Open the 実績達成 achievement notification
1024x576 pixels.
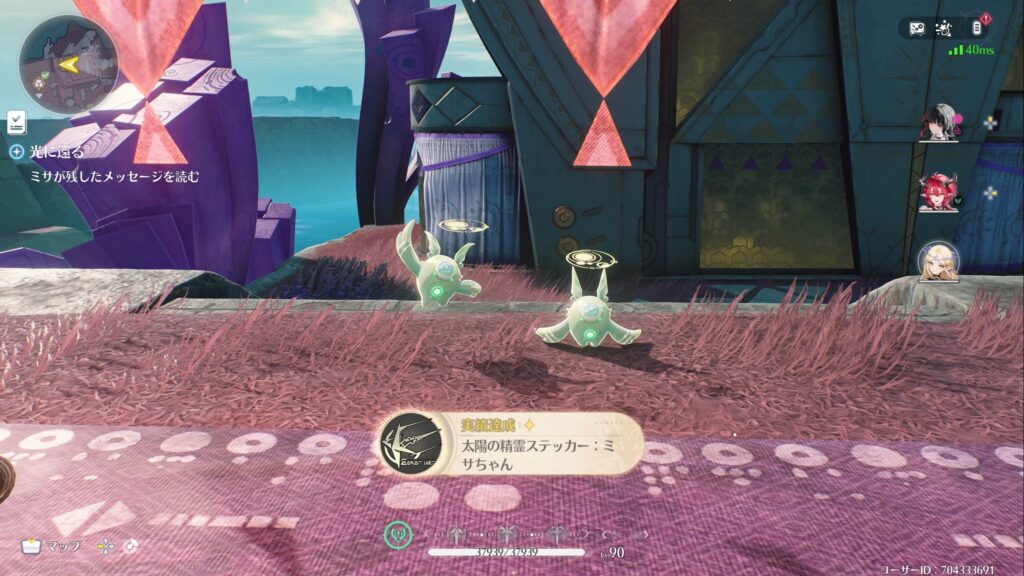coord(510,444)
